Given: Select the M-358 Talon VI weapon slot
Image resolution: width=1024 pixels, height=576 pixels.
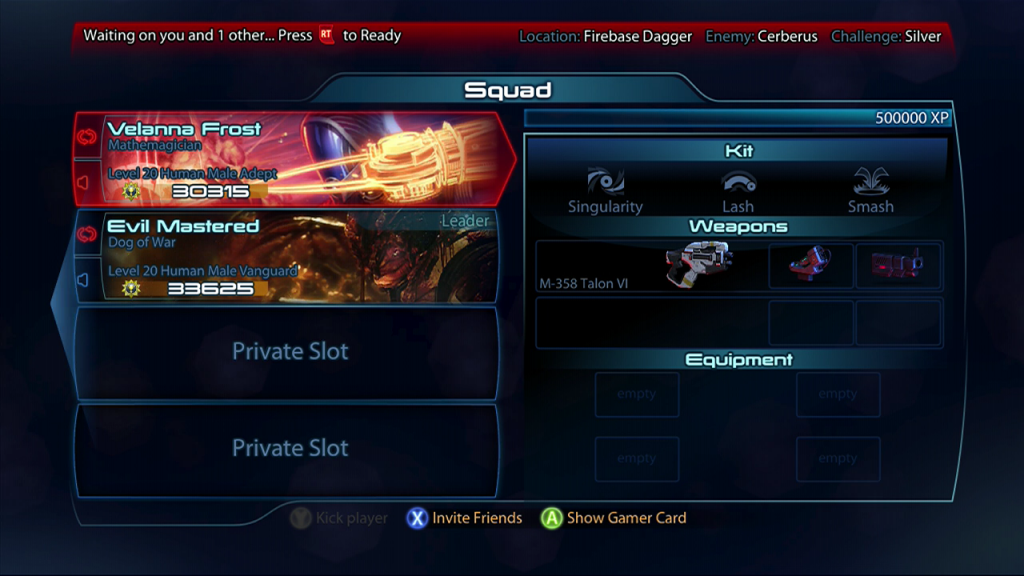Looking at the screenshot, I should click(650, 266).
